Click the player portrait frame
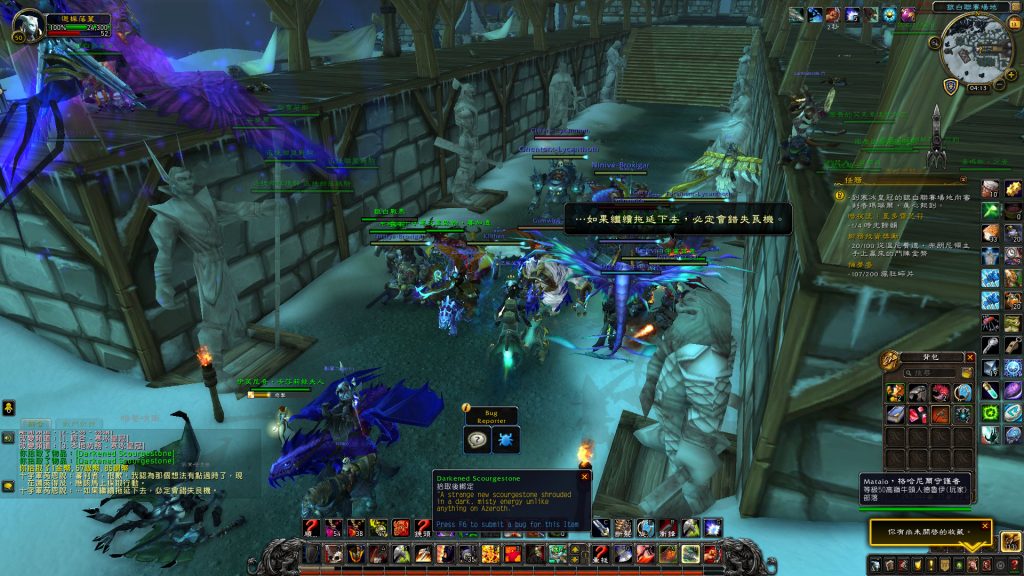This screenshot has width=1024, height=576. 30,23
